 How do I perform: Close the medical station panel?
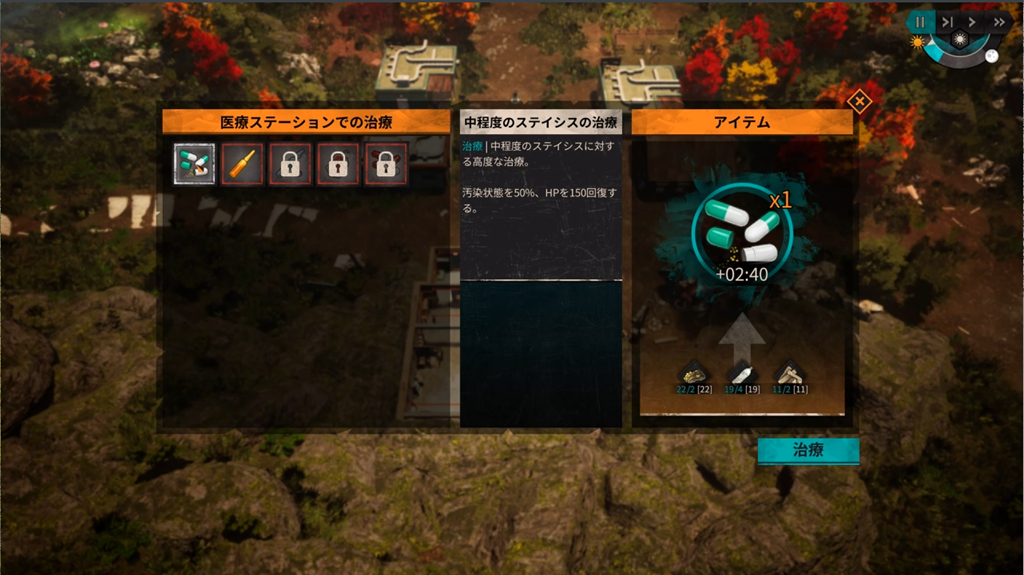859,101
